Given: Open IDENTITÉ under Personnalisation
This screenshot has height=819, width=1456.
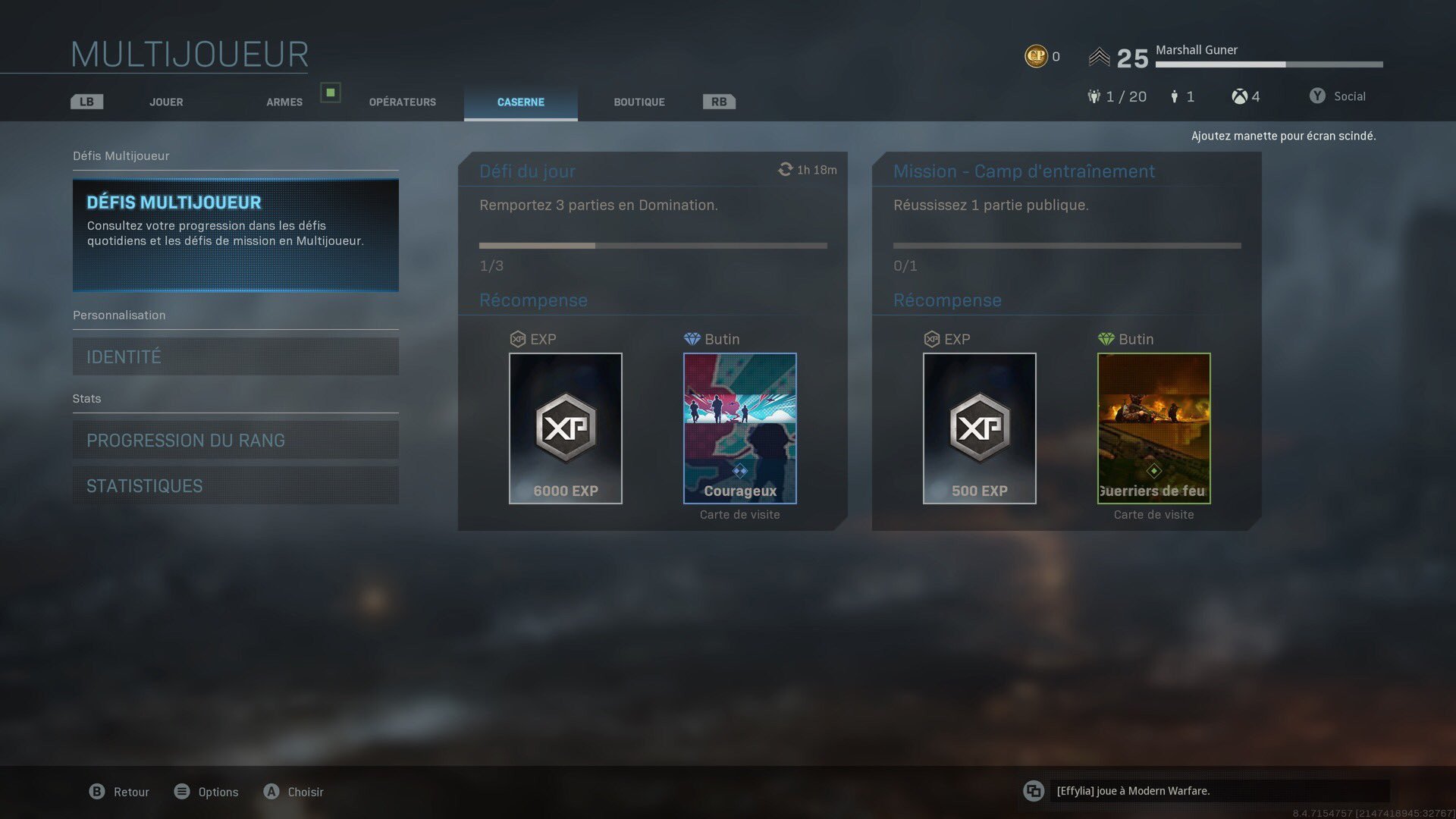Looking at the screenshot, I should [235, 356].
